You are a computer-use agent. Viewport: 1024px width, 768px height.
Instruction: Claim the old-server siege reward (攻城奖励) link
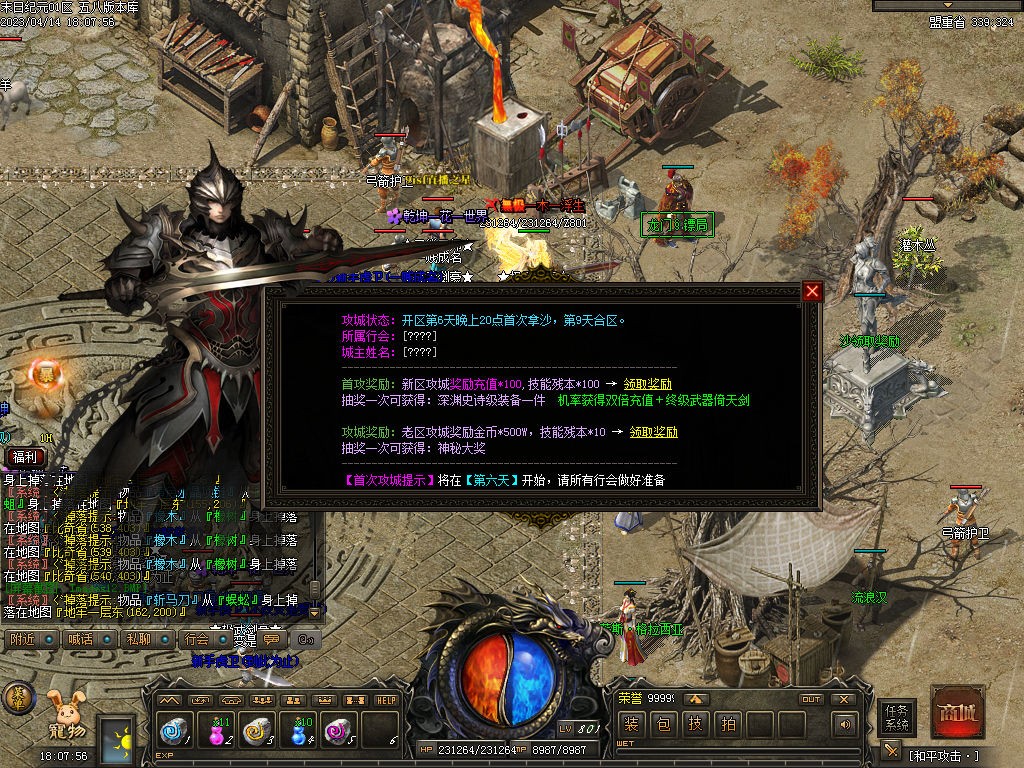point(653,432)
